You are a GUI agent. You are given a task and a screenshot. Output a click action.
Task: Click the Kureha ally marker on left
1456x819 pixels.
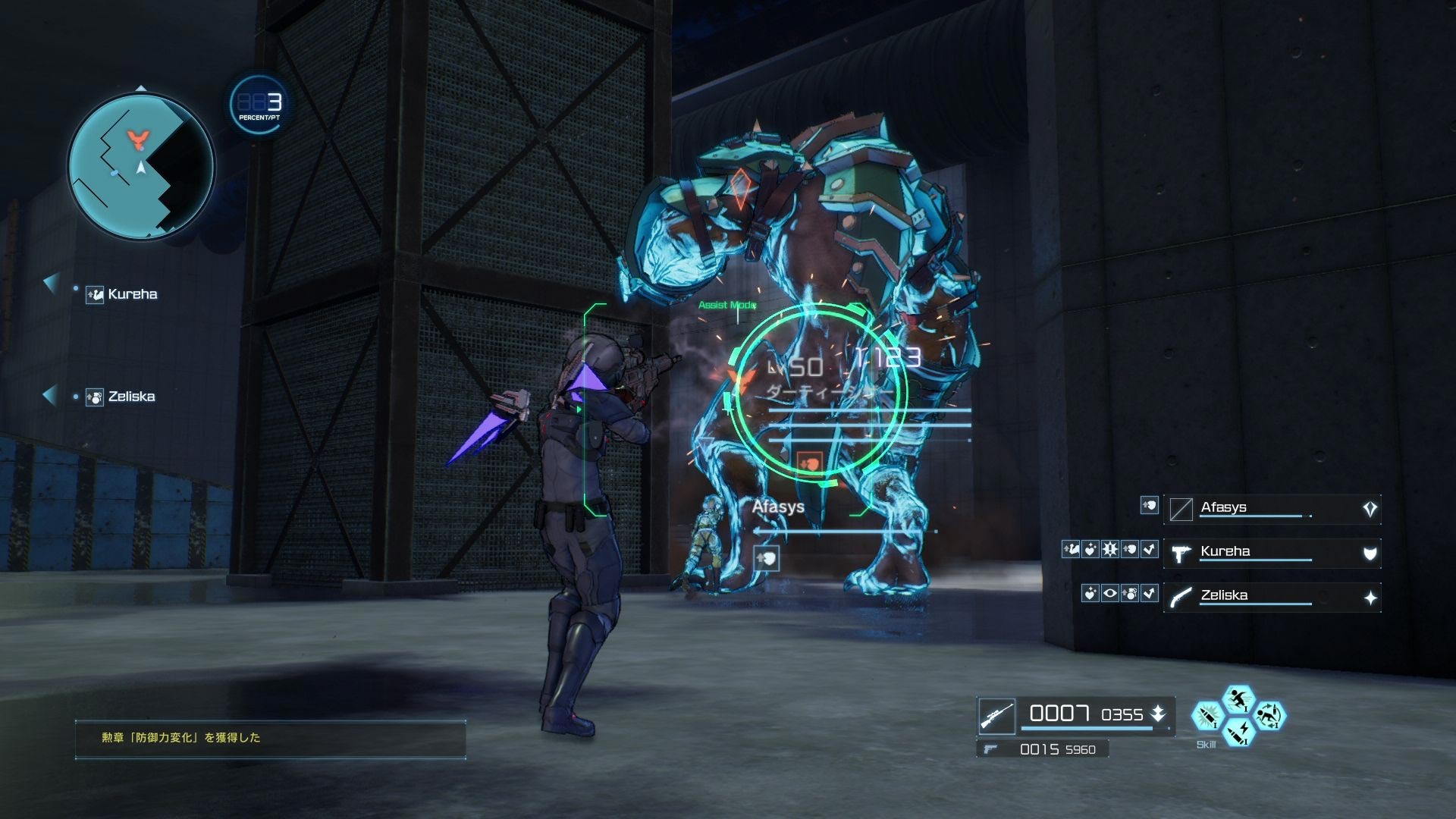121,294
